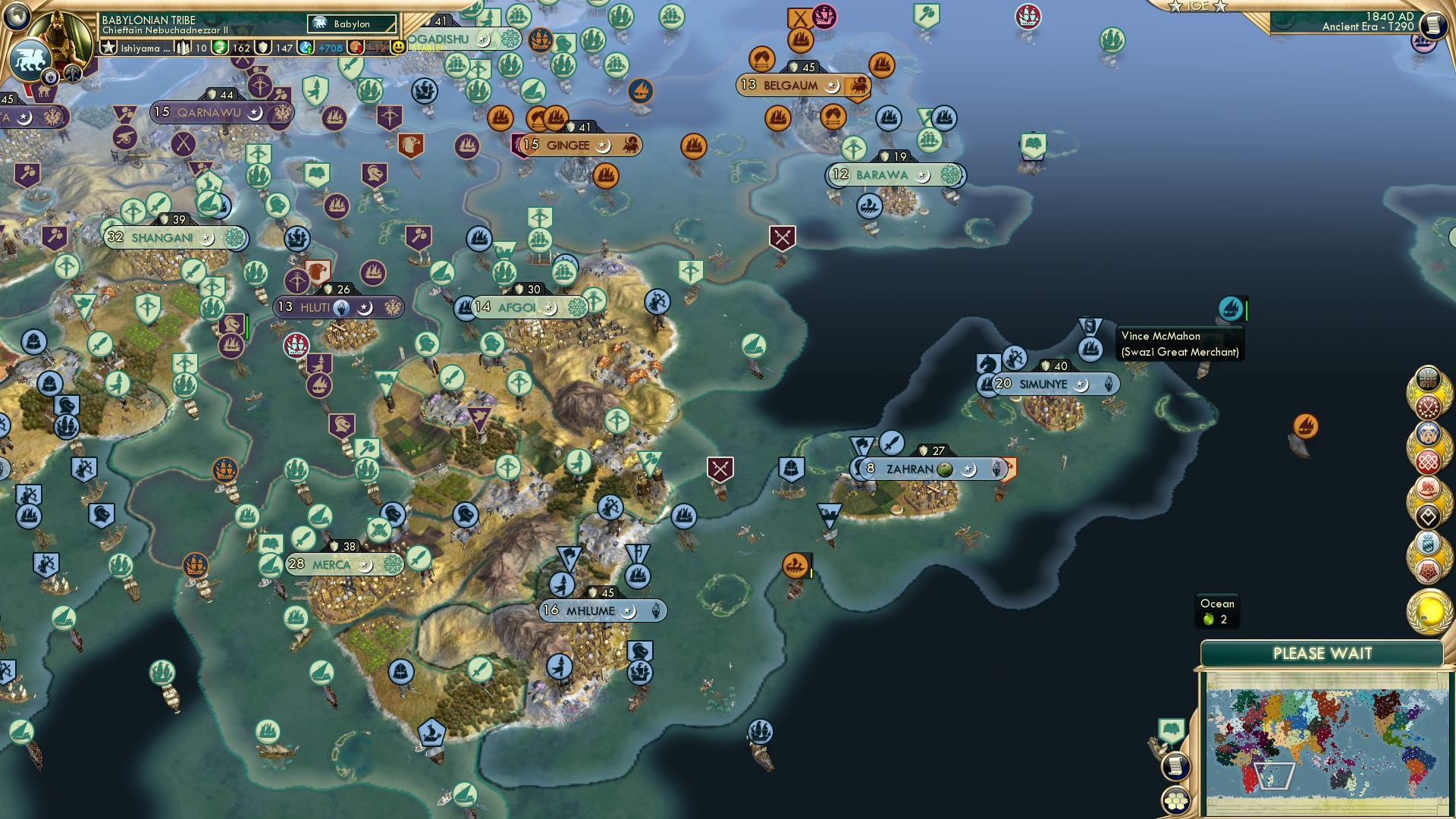Open the scroll menu icon beside the date
The height and width of the screenshot is (819, 1456).
(1432, 25)
